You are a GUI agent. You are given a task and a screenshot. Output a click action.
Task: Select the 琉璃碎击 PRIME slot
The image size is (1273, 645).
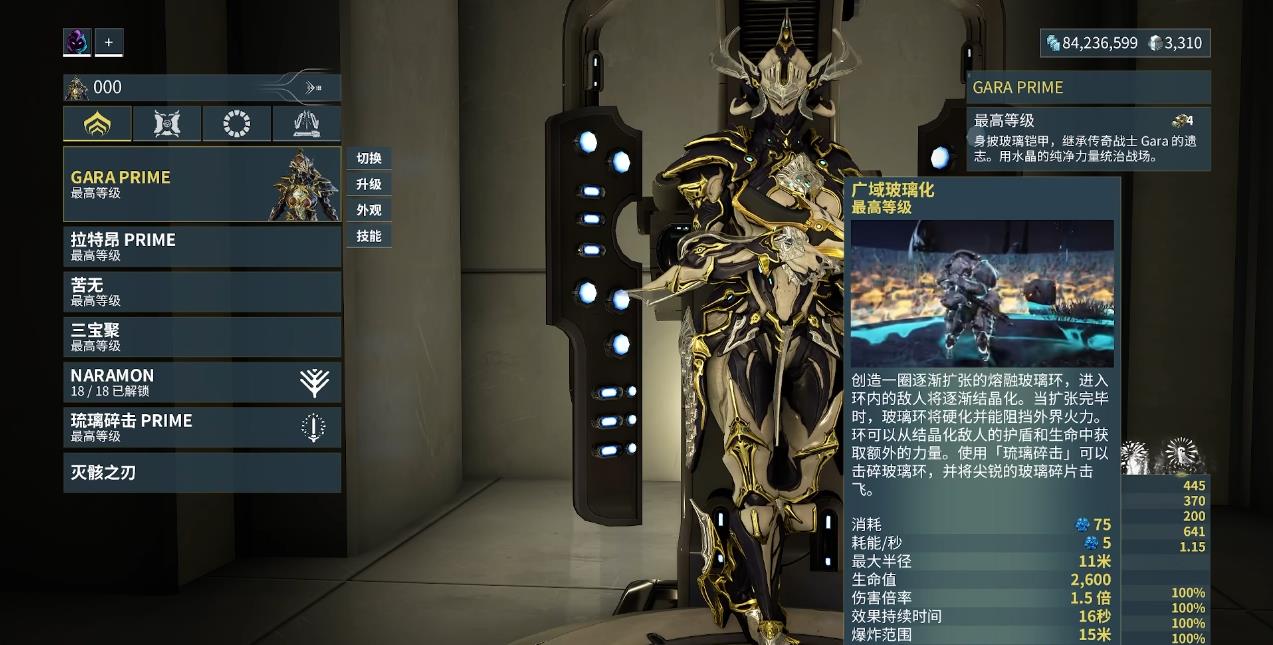point(201,427)
